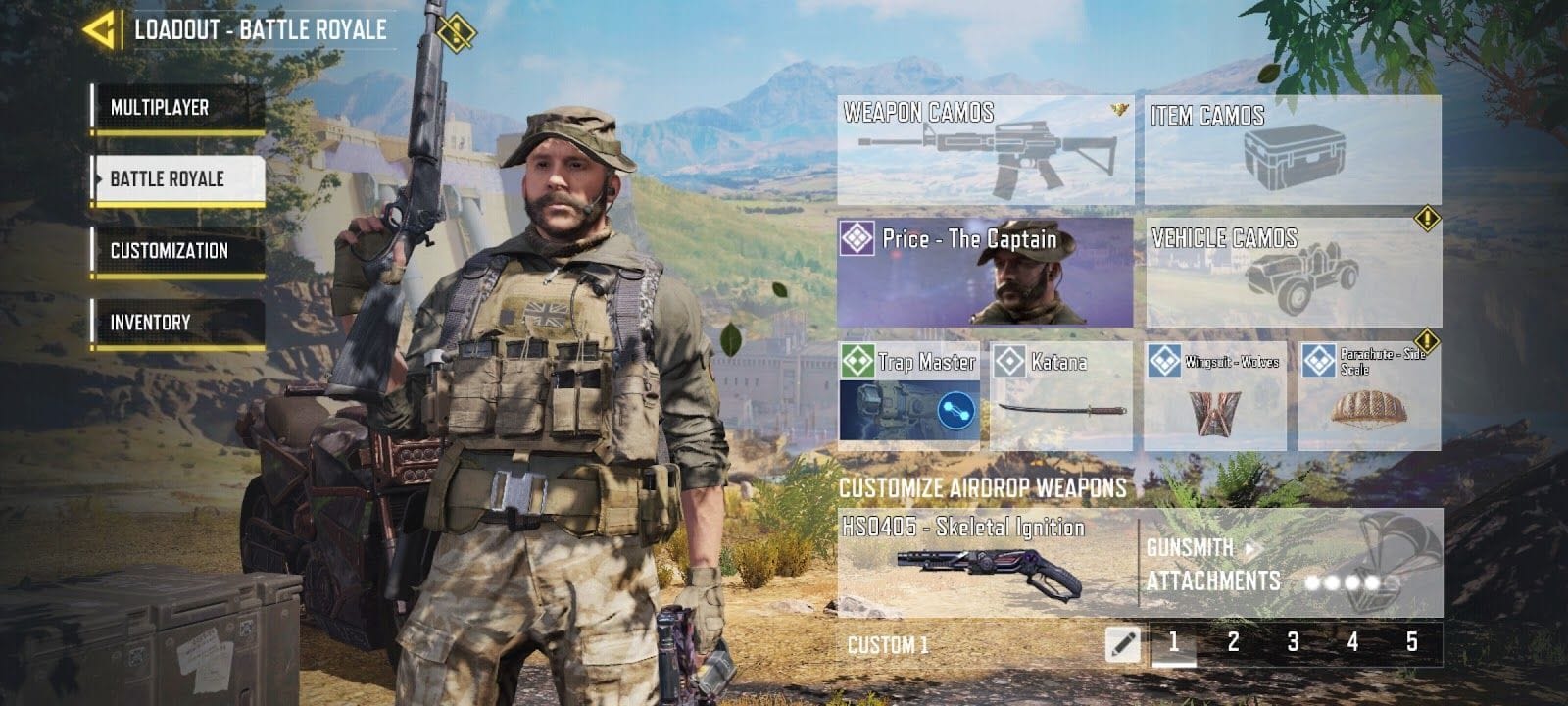Switch to the Multiplayer loadout tab
This screenshot has width=1568, height=706.
coord(177,108)
